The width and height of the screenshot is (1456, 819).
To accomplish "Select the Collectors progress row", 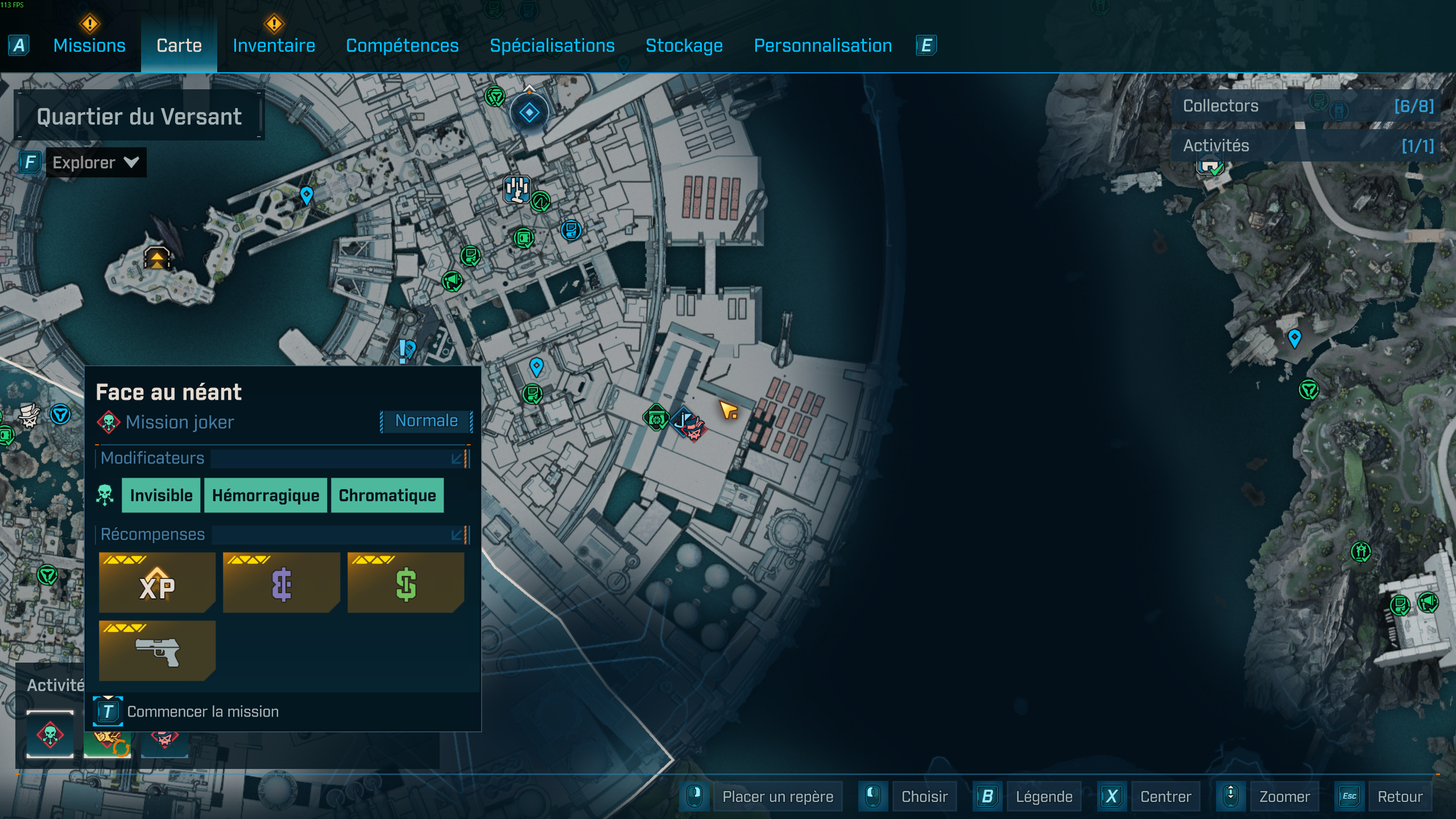I will point(1308,106).
